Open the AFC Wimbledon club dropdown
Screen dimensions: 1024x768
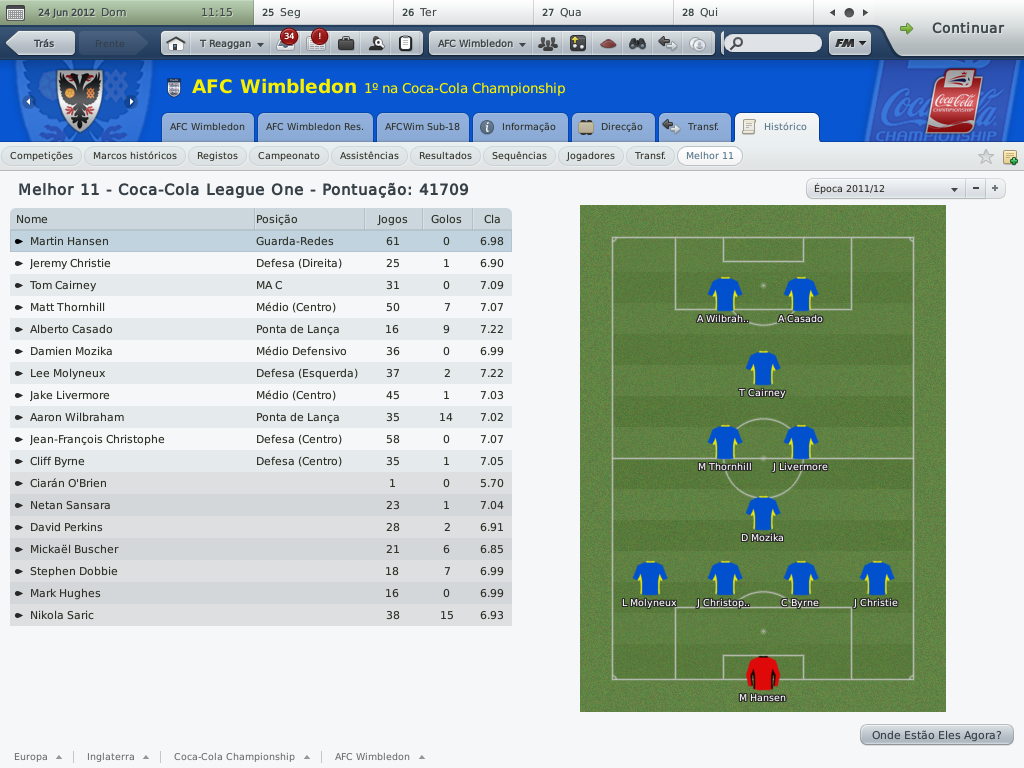pos(481,44)
